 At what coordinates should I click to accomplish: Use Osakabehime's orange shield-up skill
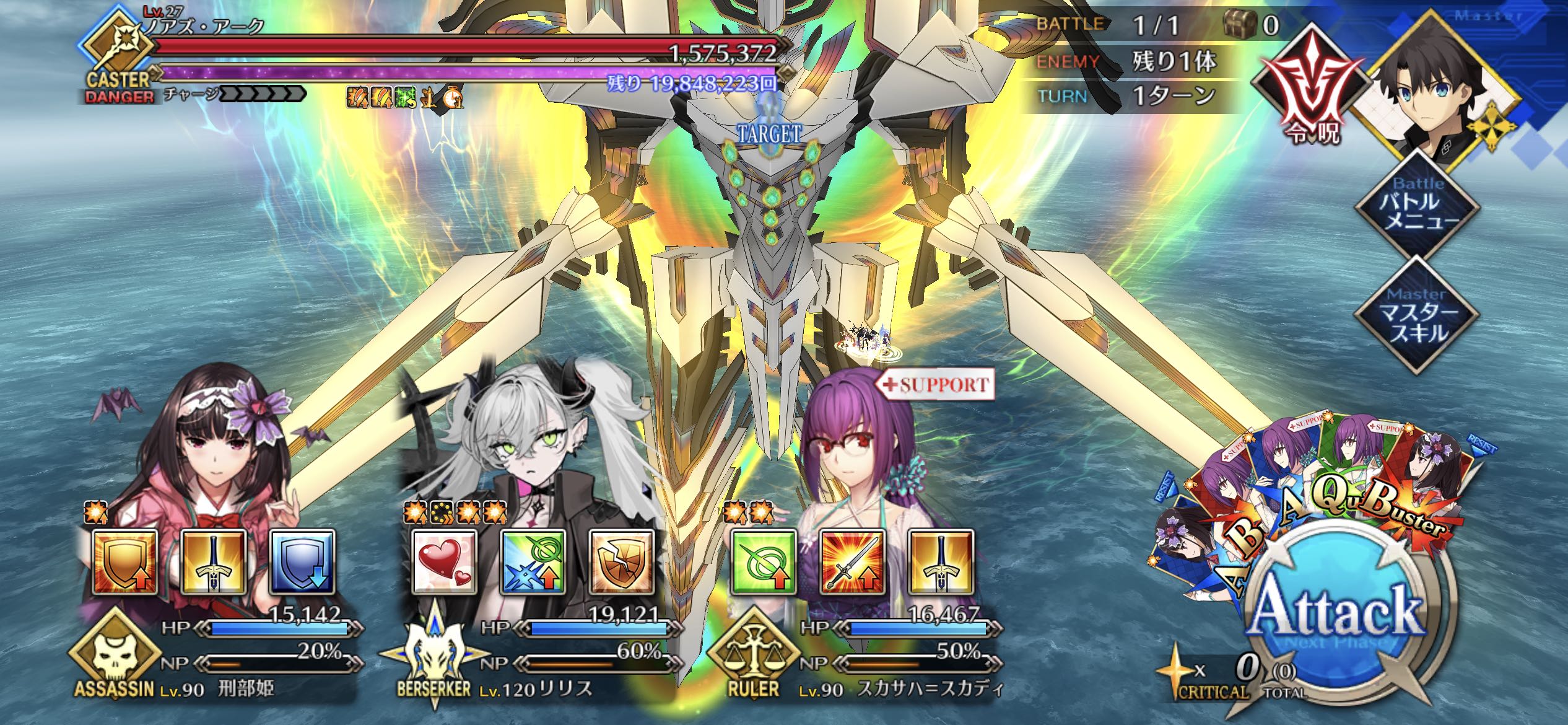pyautogui.click(x=124, y=562)
